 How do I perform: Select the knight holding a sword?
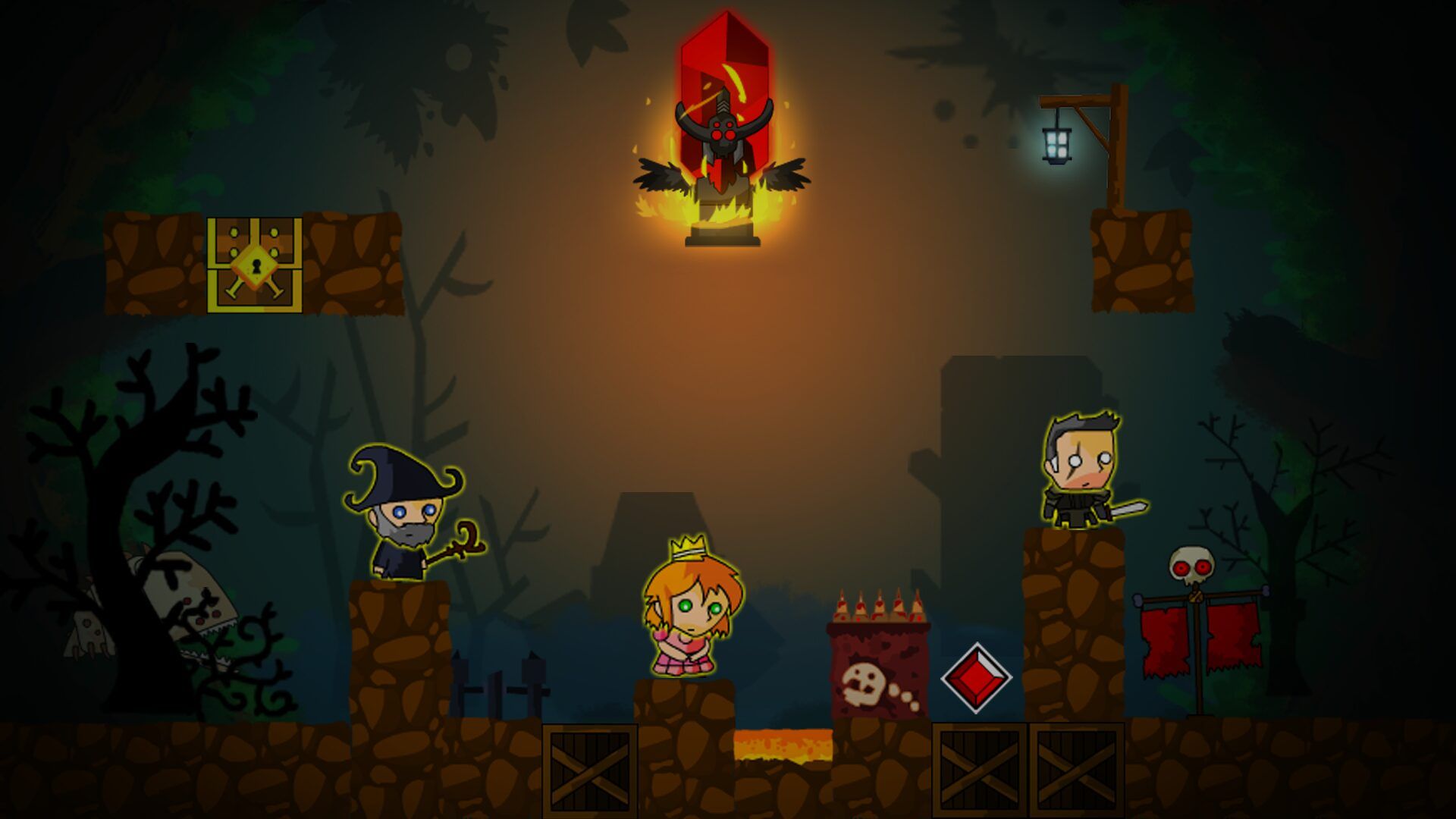tap(1081, 472)
